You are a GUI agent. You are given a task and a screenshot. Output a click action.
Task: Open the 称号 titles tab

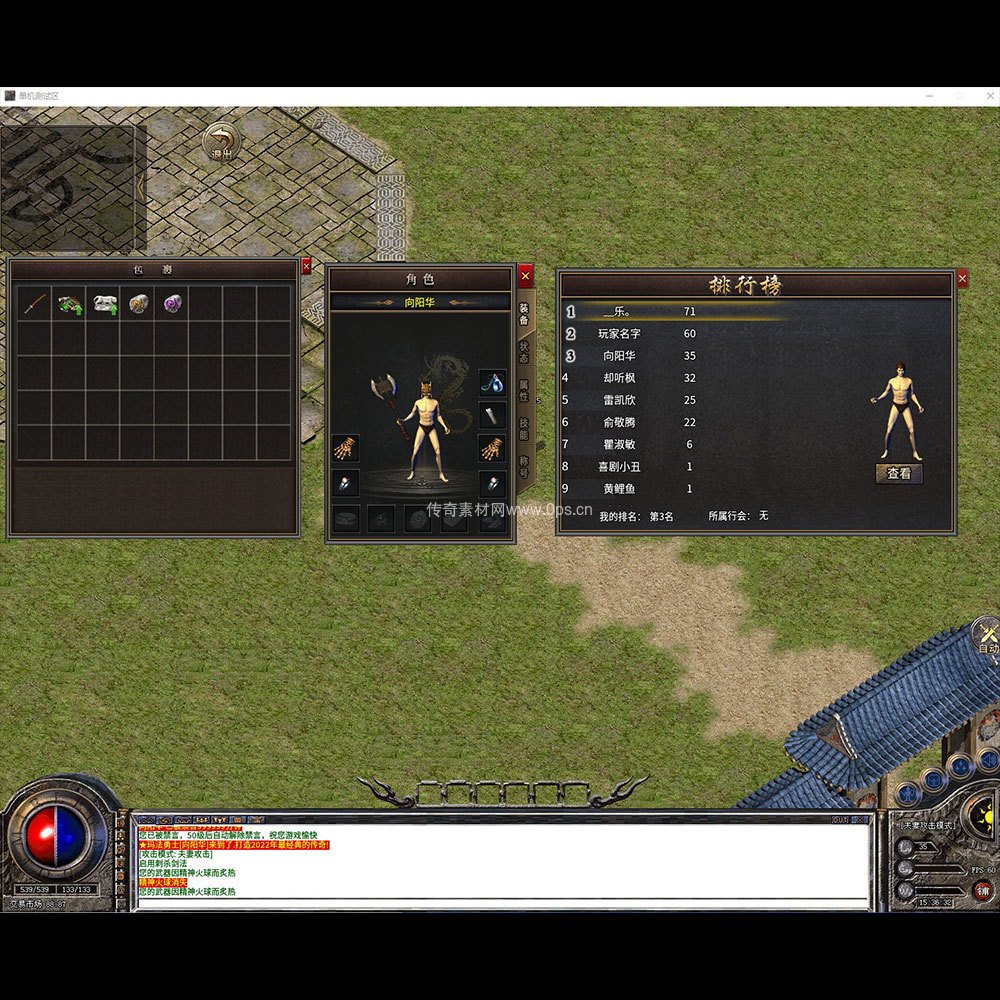click(x=524, y=466)
